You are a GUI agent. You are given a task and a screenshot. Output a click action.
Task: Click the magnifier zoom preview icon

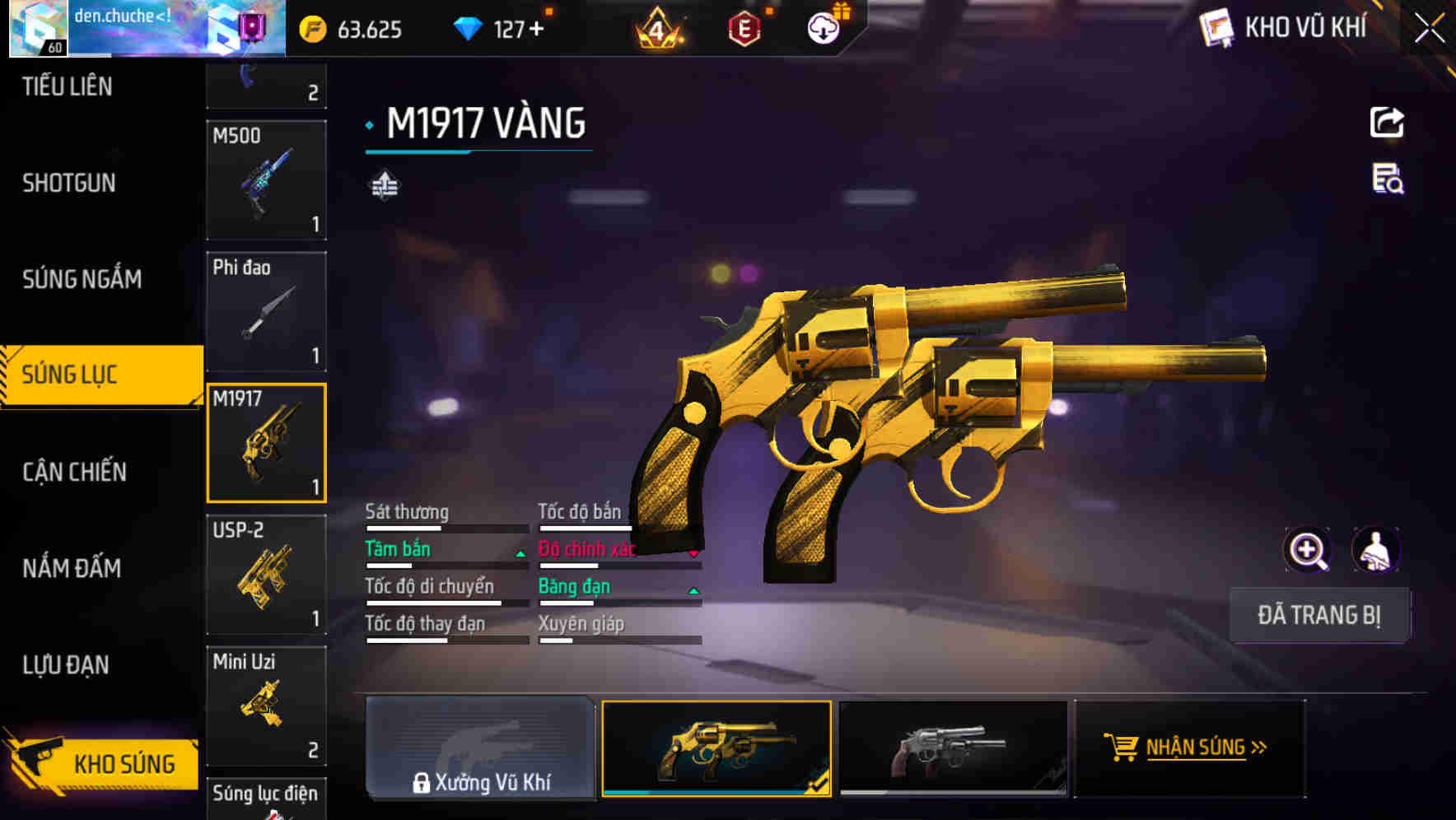click(1306, 550)
